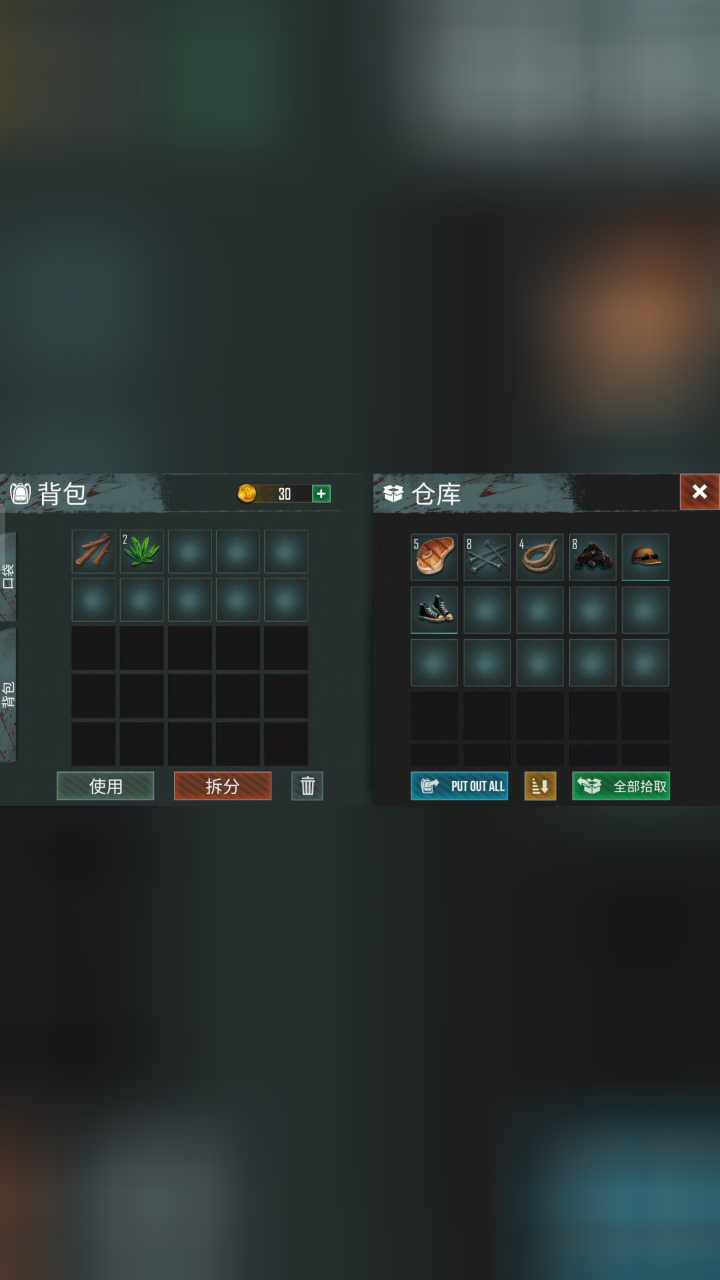Add coins with the green plus button
The height and width of the screenshot is (1280, 720).
(x=321, y=493)
